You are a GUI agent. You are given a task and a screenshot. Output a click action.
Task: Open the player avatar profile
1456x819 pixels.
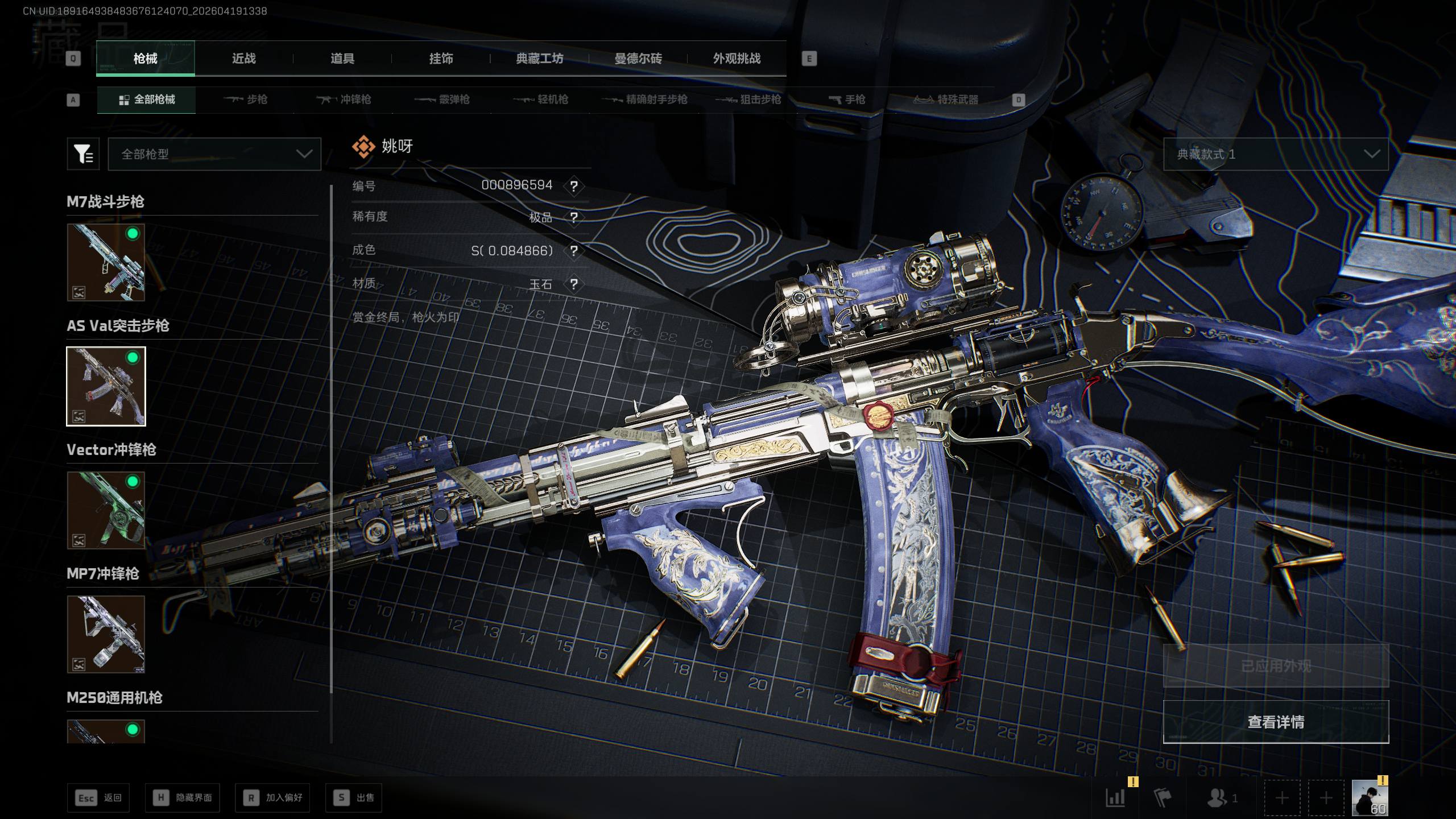coord(1370,797)
